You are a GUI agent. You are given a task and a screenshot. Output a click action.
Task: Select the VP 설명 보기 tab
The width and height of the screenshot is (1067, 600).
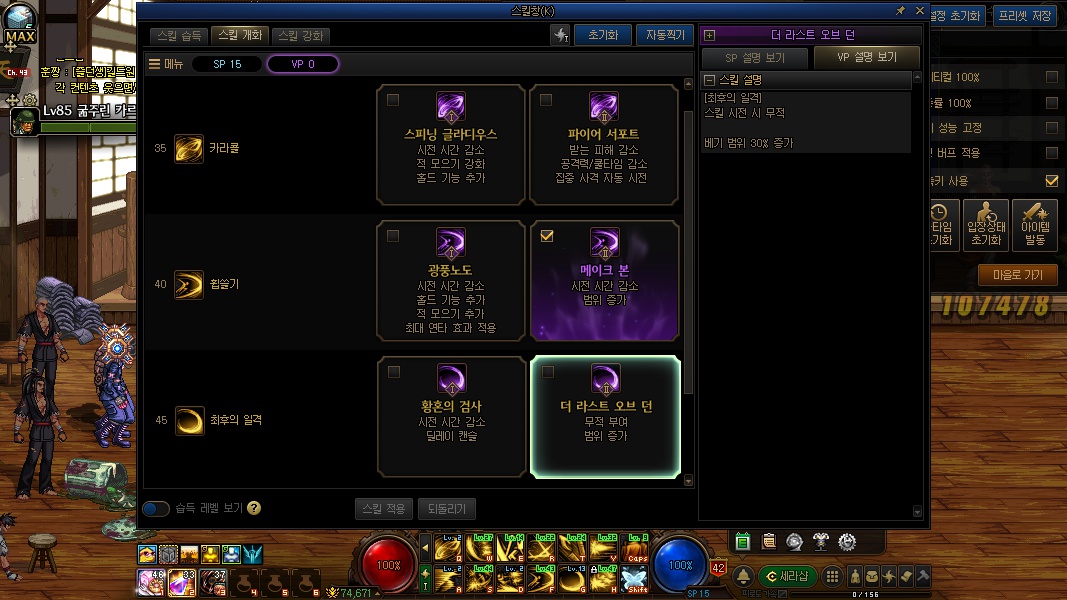click(866, 58)
